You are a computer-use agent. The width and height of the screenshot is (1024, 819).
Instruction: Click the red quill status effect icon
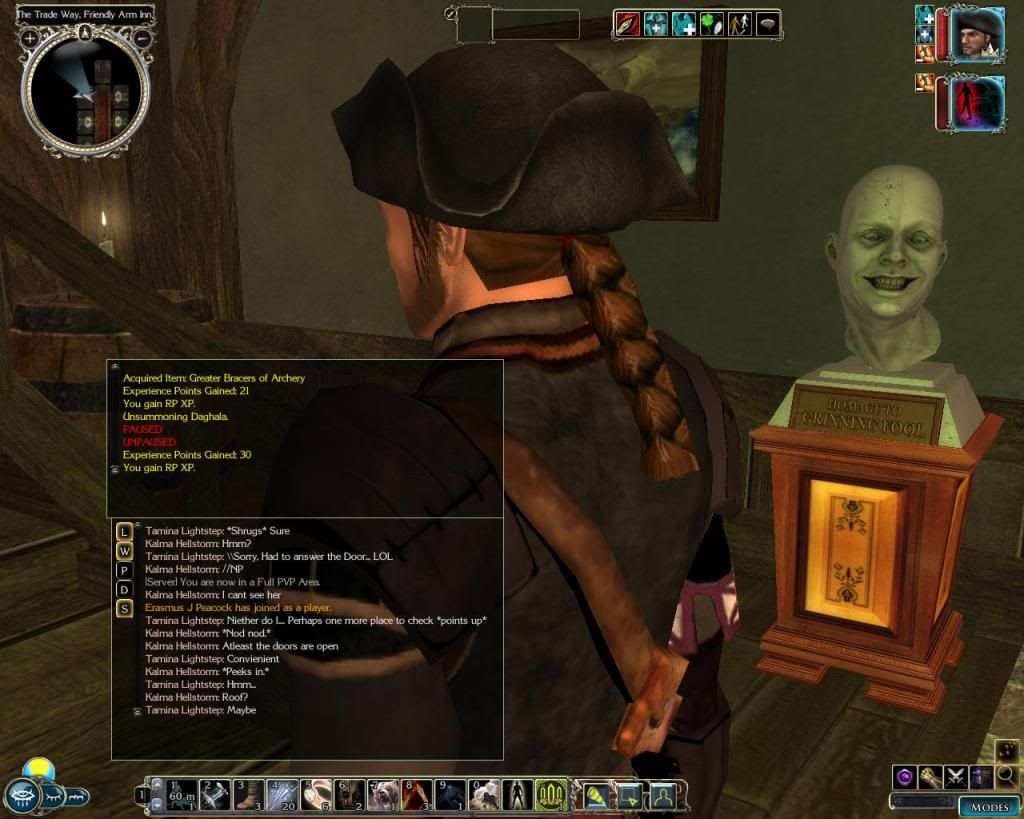click(628, 24)
